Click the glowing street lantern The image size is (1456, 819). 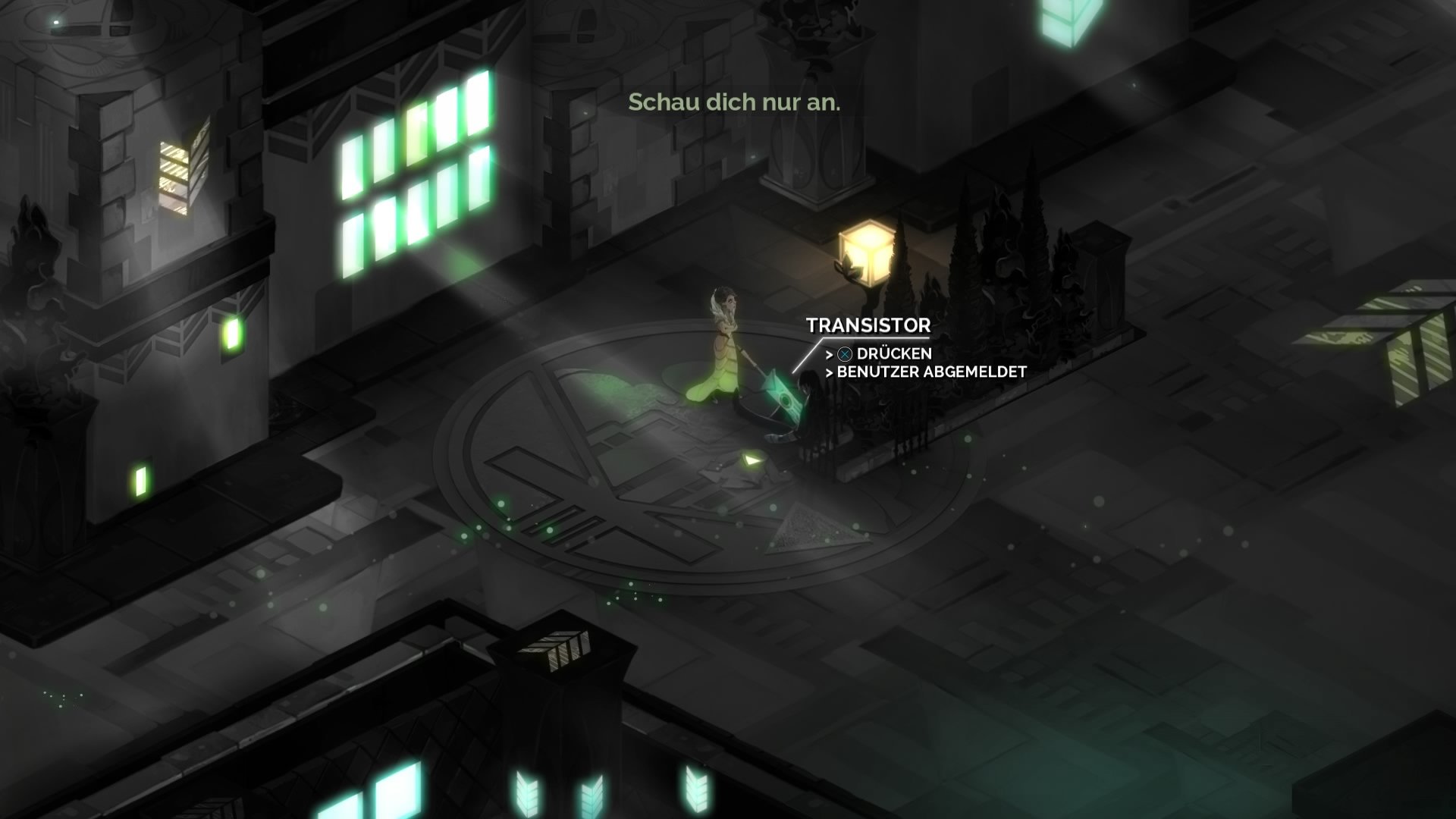click(x=867, y=250)
